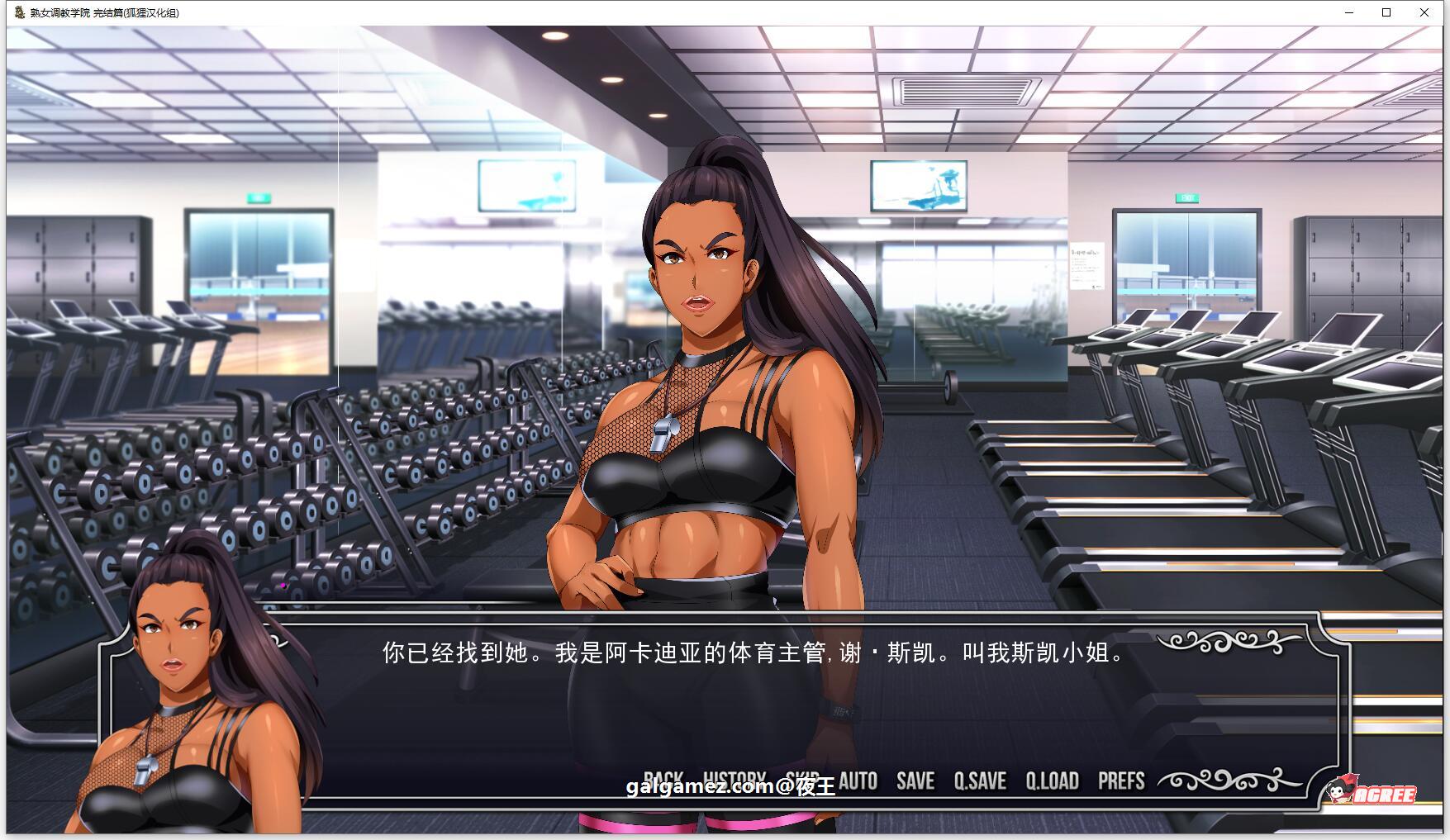Open the SAVE screen
This screenshot has width=1450, height=840.
[914, 780]
